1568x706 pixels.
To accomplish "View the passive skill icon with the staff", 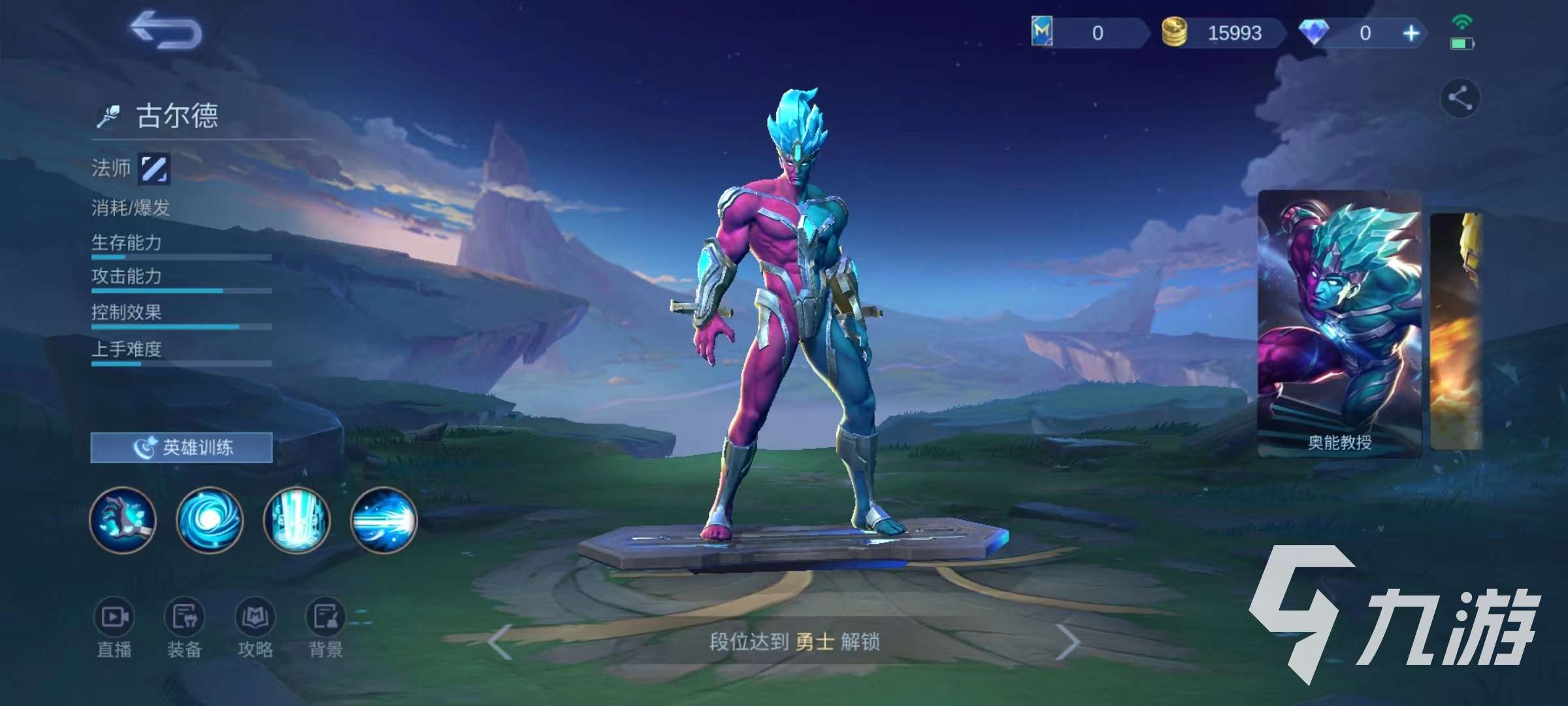I will point(123,520).
